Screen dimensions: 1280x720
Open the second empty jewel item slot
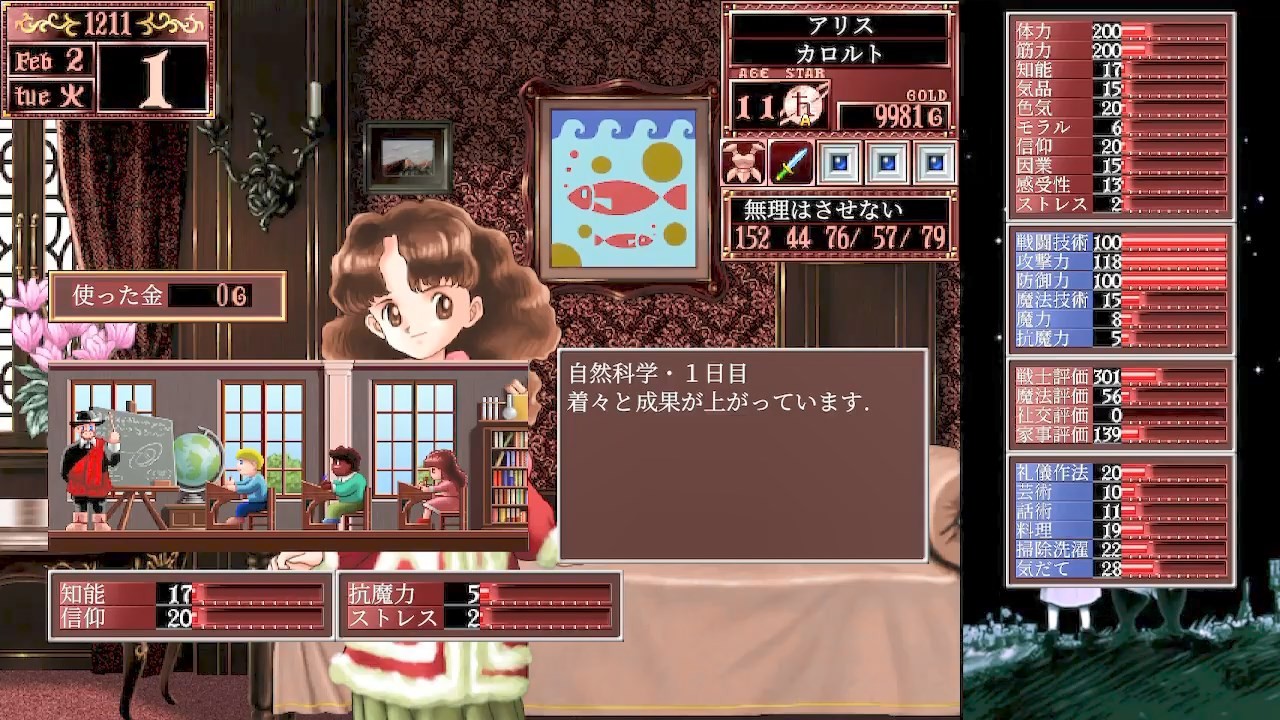click(x=884, y=162)
